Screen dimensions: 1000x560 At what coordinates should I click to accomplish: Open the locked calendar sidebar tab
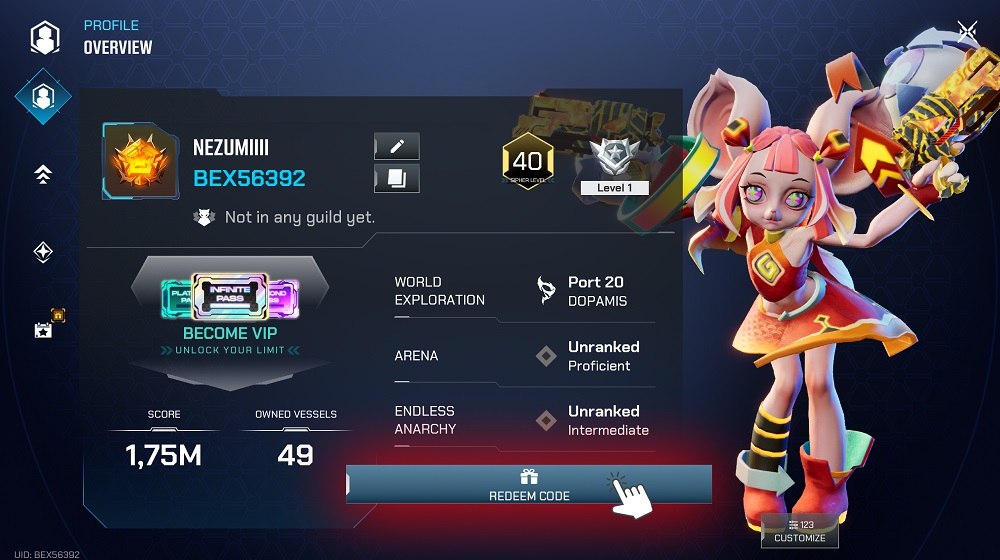(x=44, y=327)
